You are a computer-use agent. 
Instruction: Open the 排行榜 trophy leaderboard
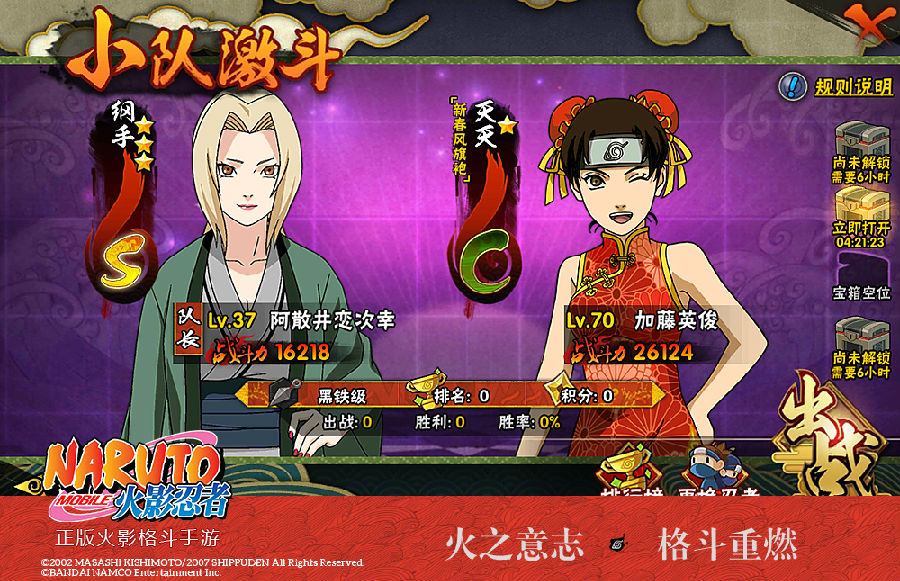coord(626,474)
